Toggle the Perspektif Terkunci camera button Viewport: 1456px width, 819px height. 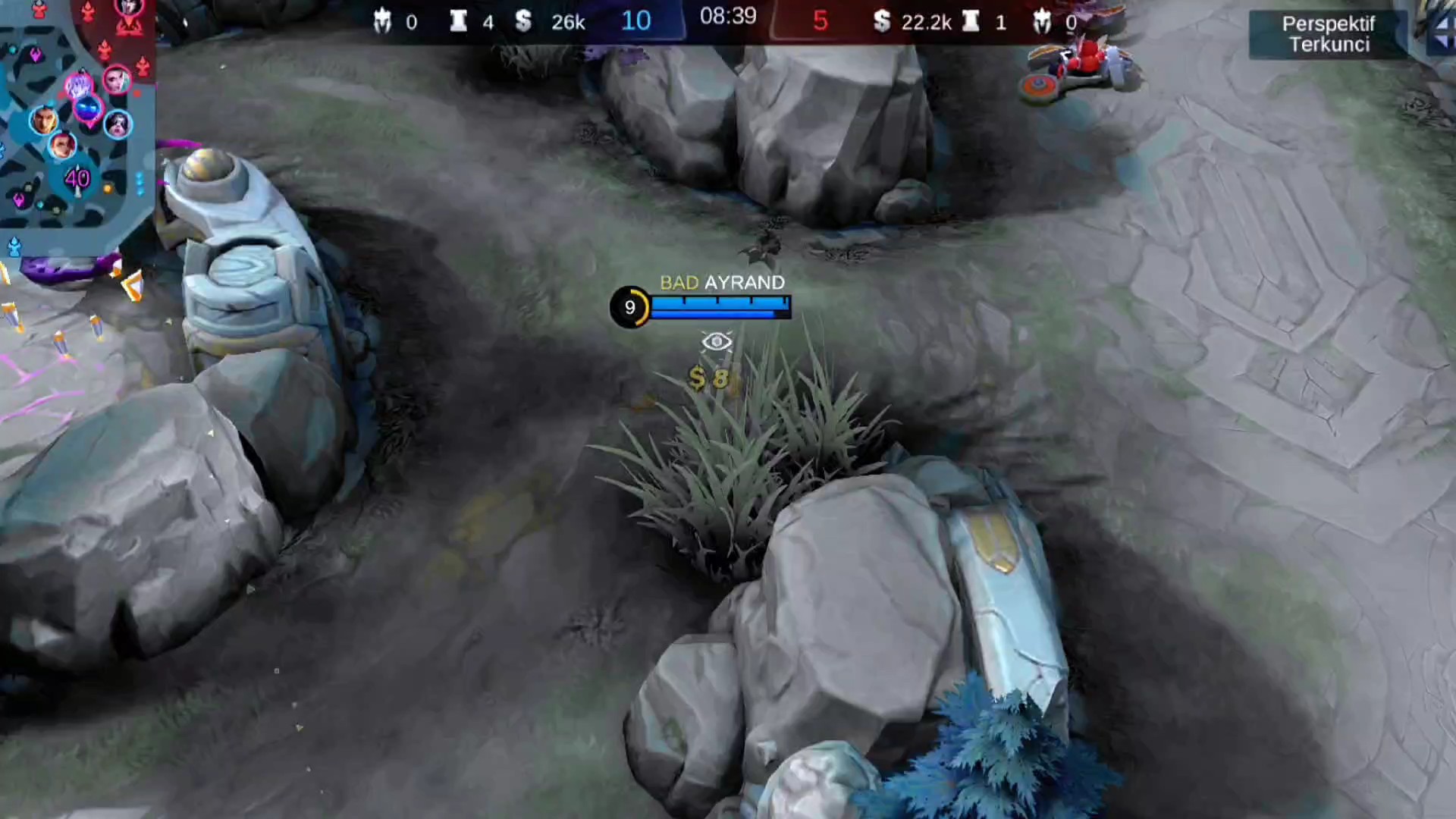[x=1328, y=34]
